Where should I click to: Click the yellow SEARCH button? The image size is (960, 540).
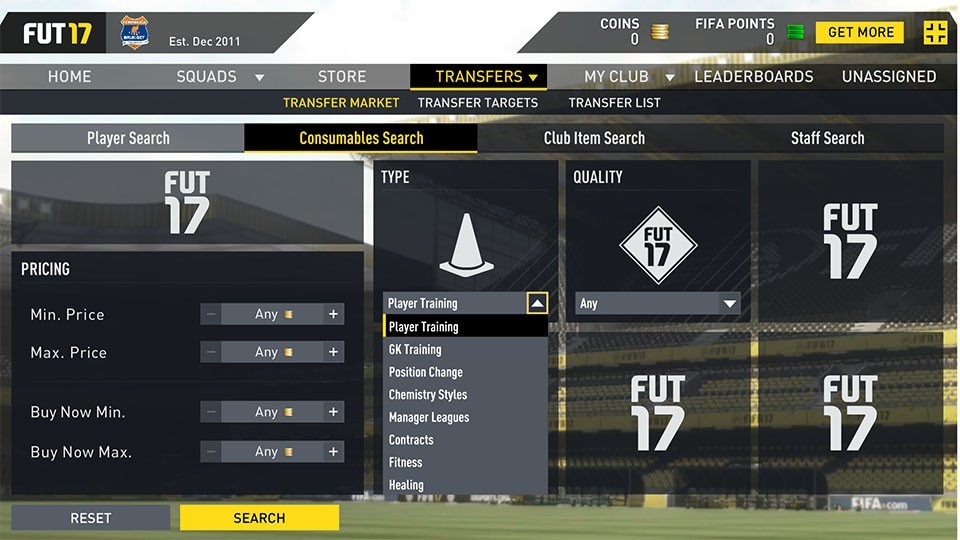coord(259,518)
